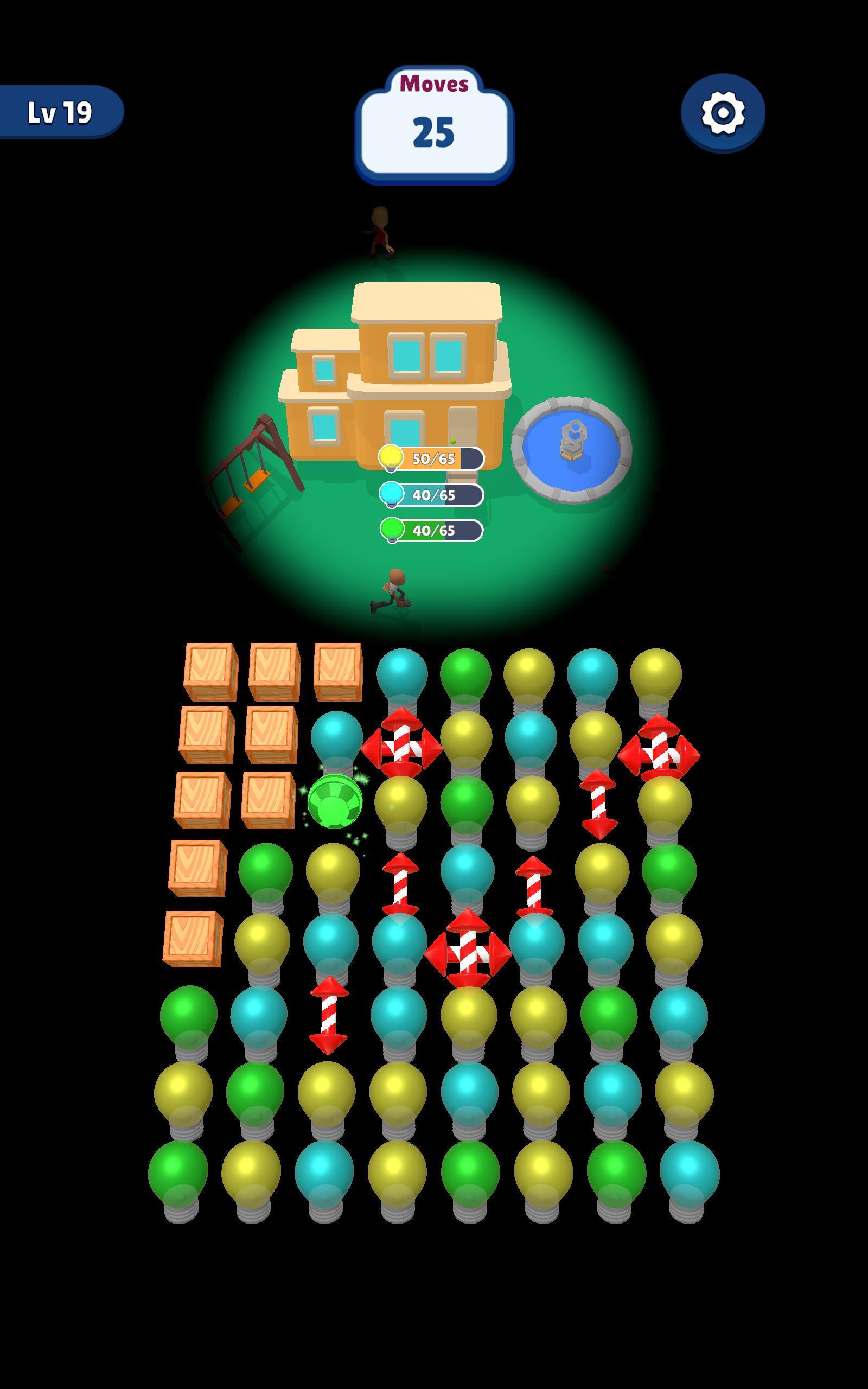This screenshot has width=868, height=1389.
Task: Tap the yellow bulb icon on the first goal bar
Action: tap(392, 458)
